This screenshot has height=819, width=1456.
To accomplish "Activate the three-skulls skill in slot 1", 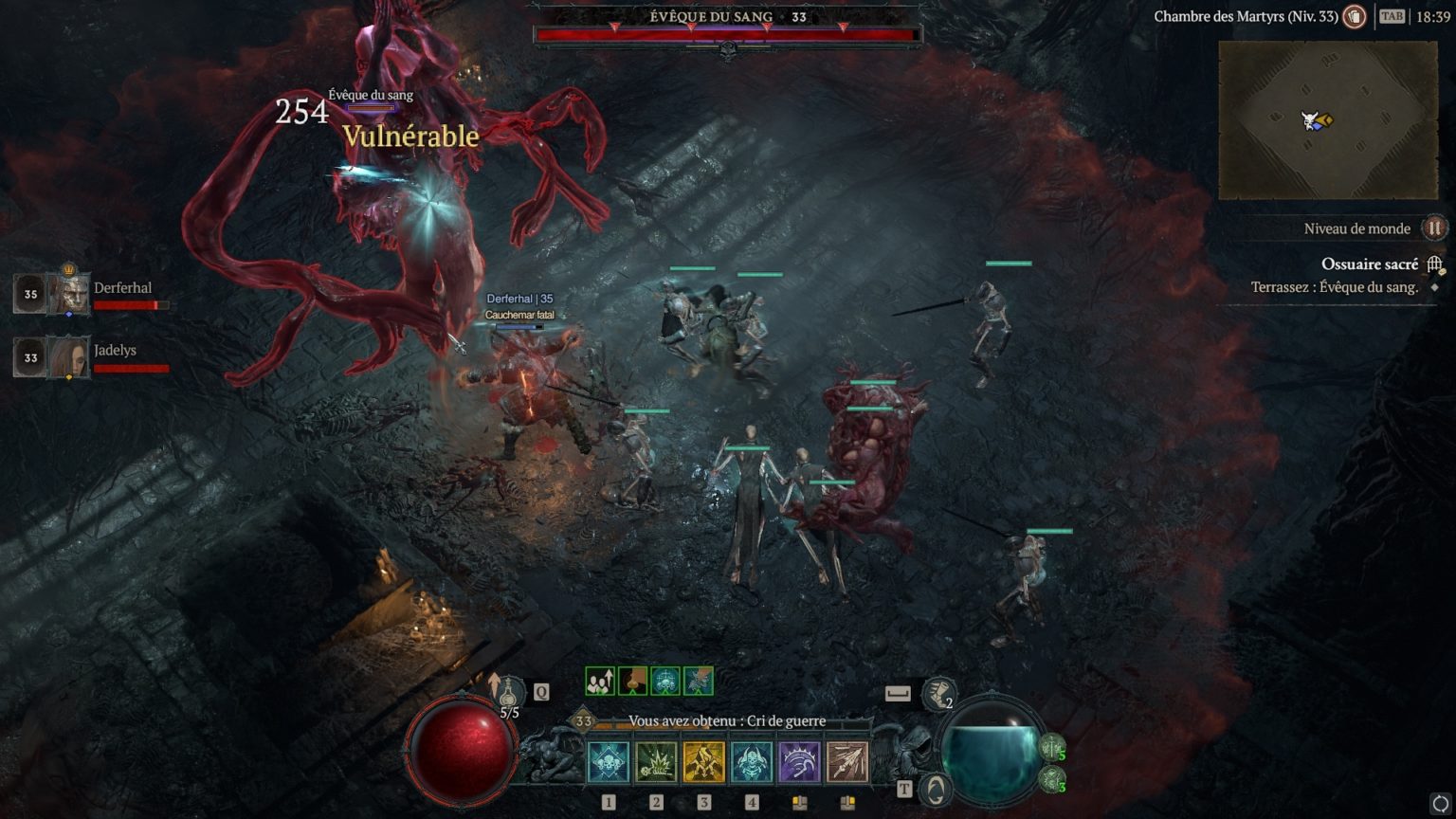I will 609,763.
